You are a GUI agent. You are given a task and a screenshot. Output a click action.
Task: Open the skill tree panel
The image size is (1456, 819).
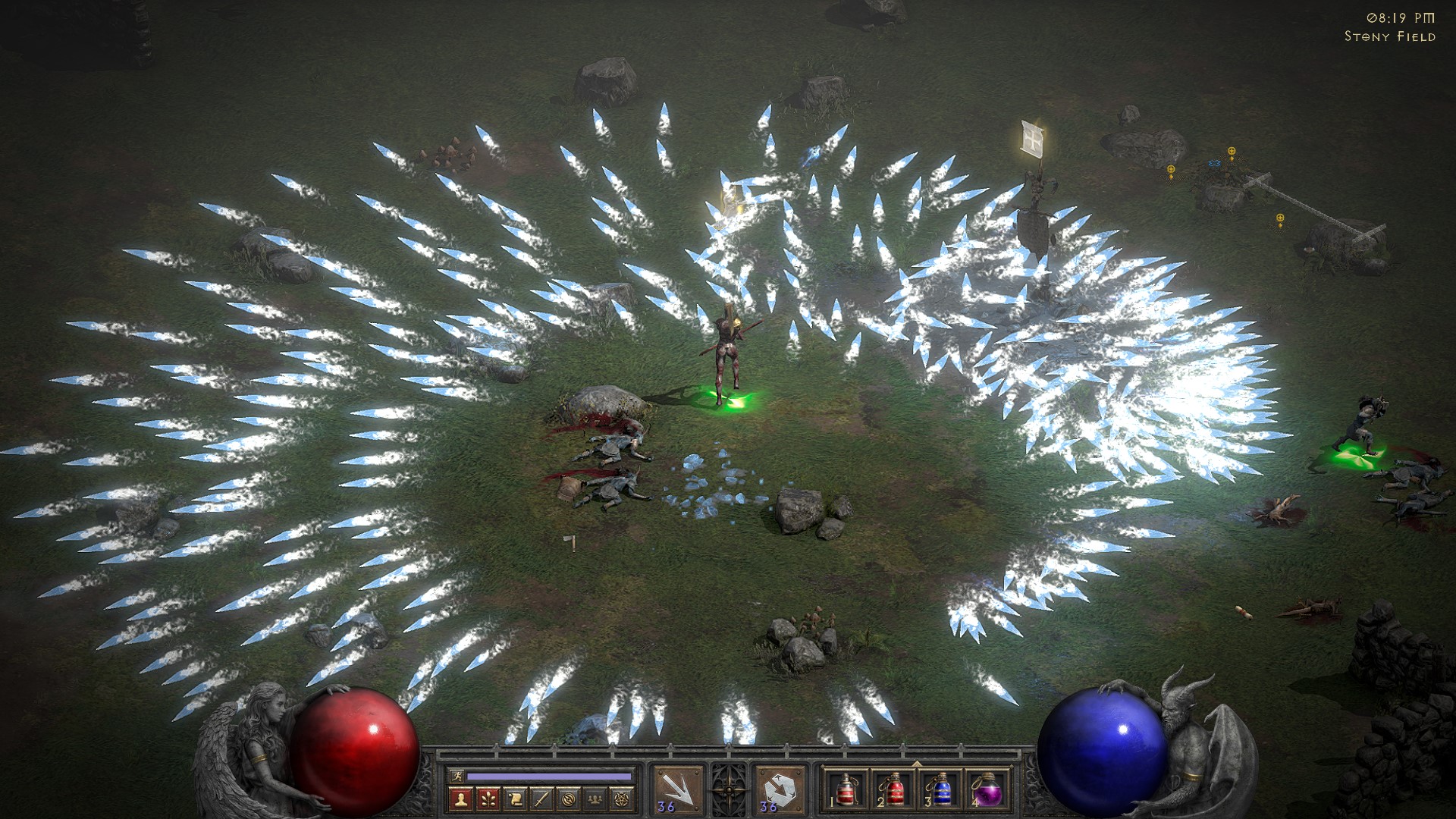click(x=489, y=799)
